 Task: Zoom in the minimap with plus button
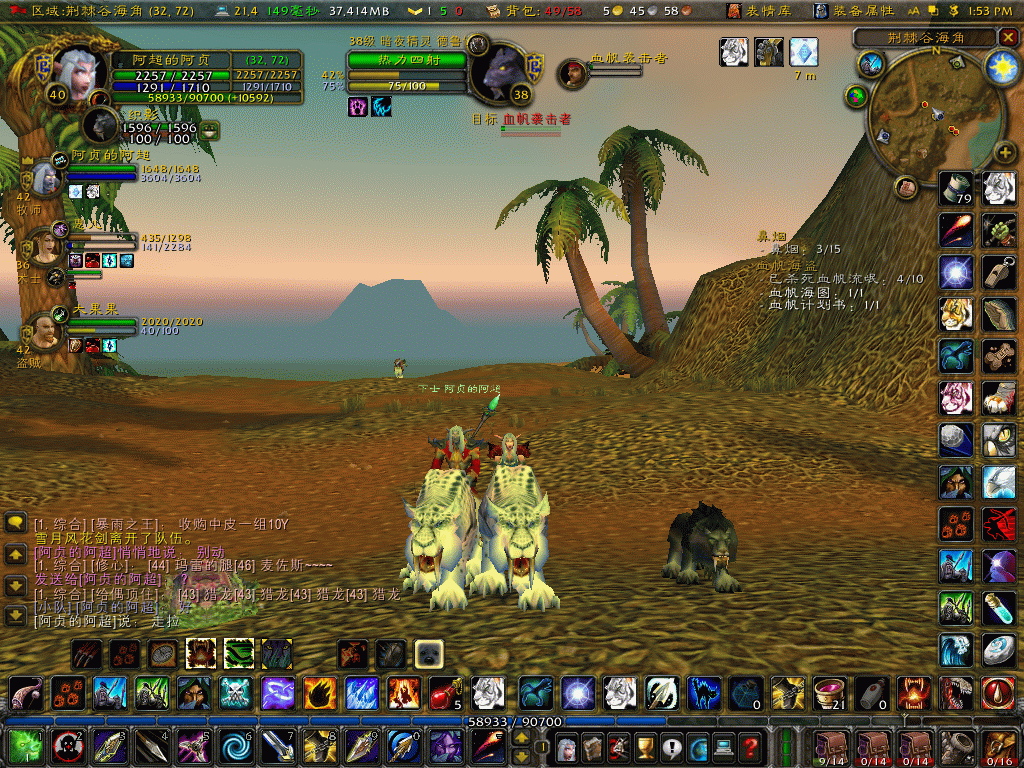click(x=1004, y=153)
